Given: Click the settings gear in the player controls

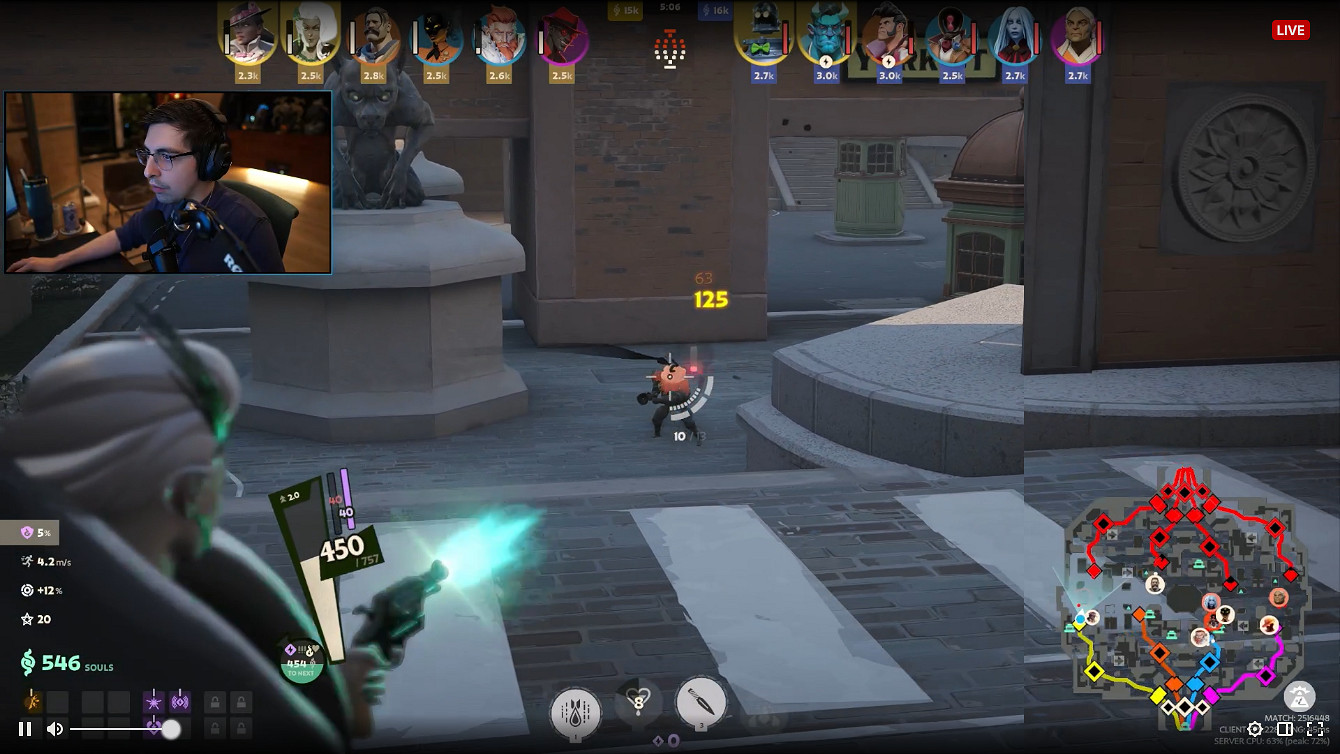Looking at the screenshot, I should pos(1254,730).
